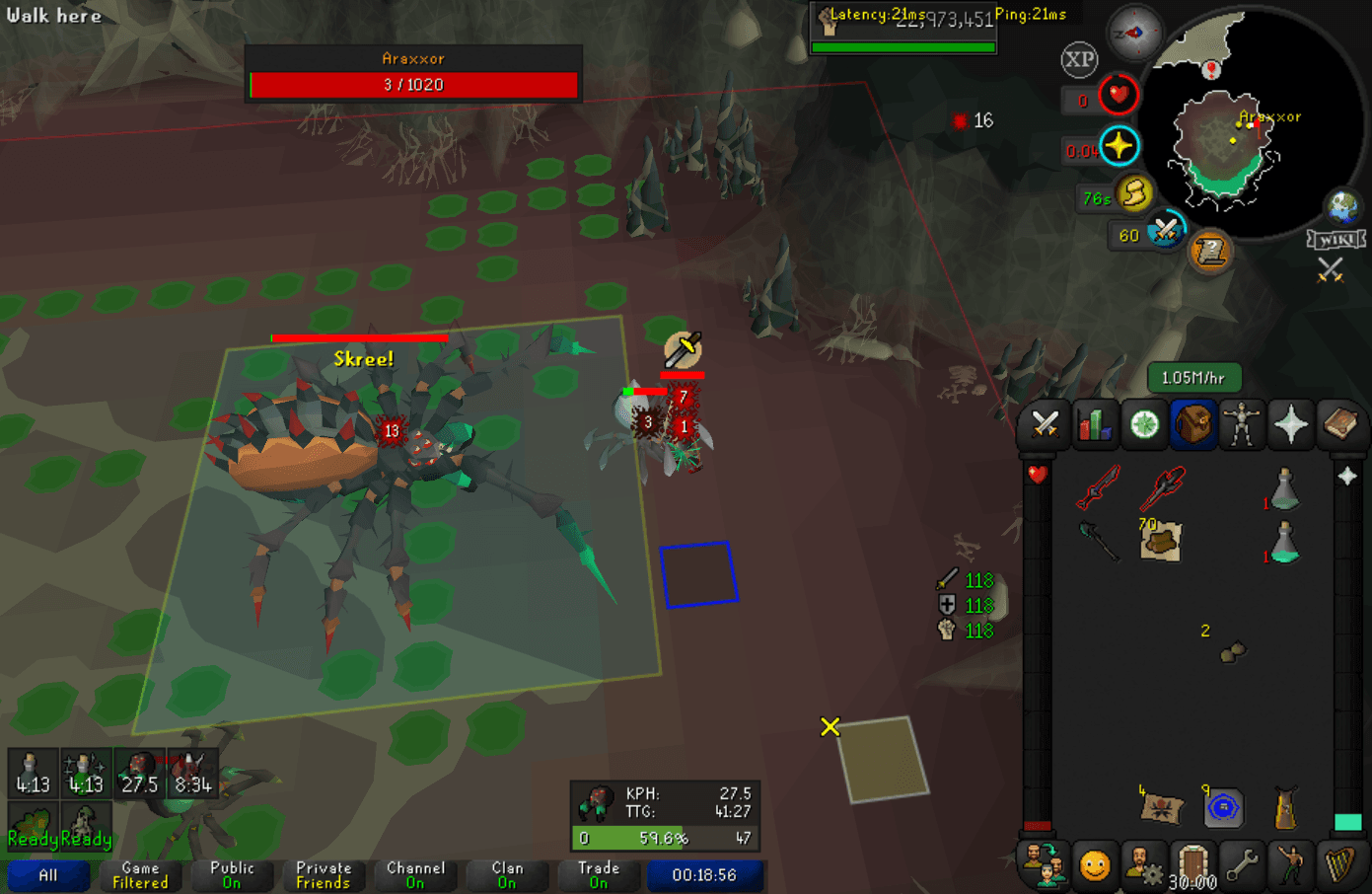Viewport: 1372px width, 894px height.
Task: Open the Combat Options tab
Action: [1045, 424]
